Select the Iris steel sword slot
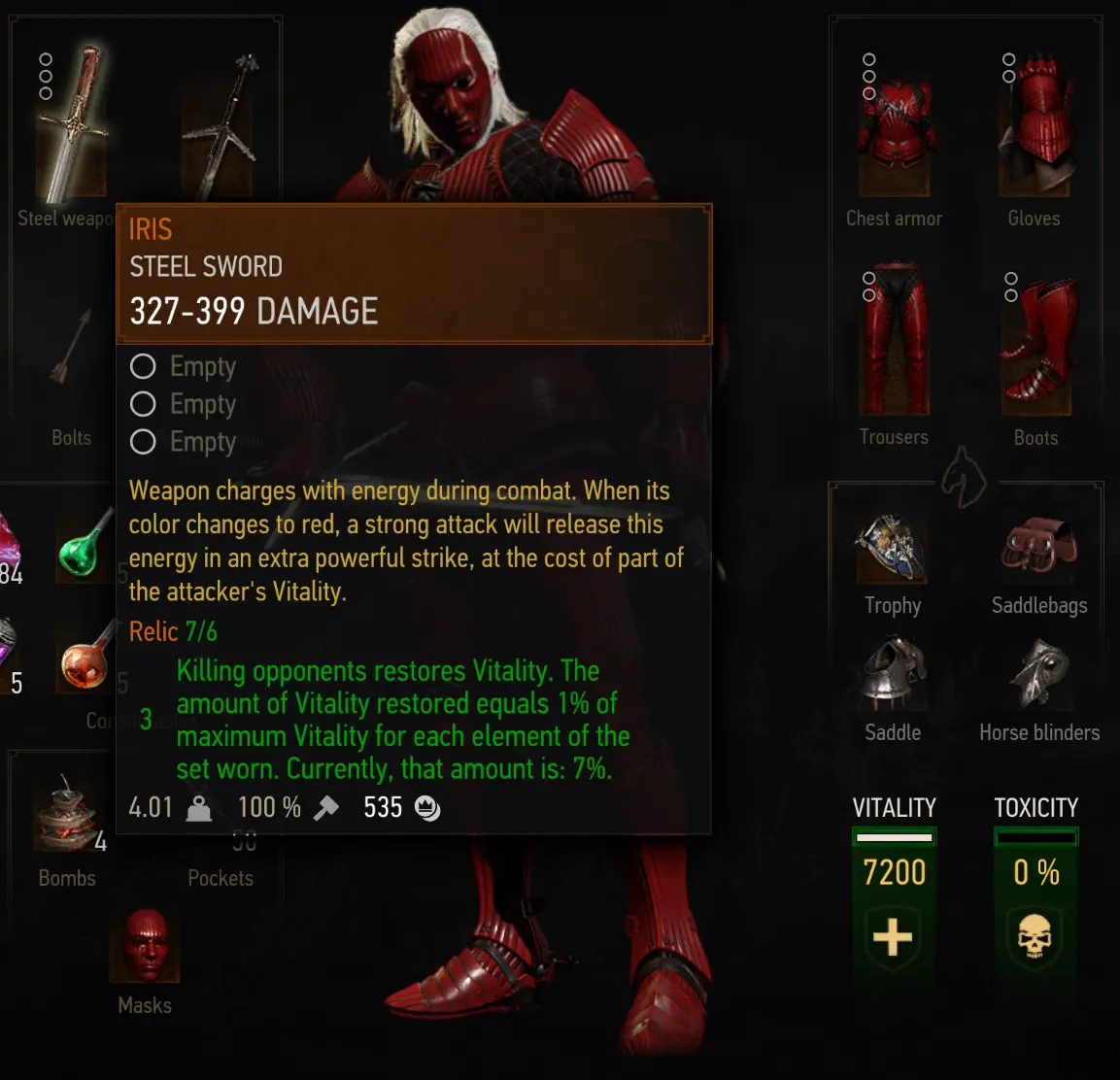Screen dimensions: 1120x1080 click(72, 126)
